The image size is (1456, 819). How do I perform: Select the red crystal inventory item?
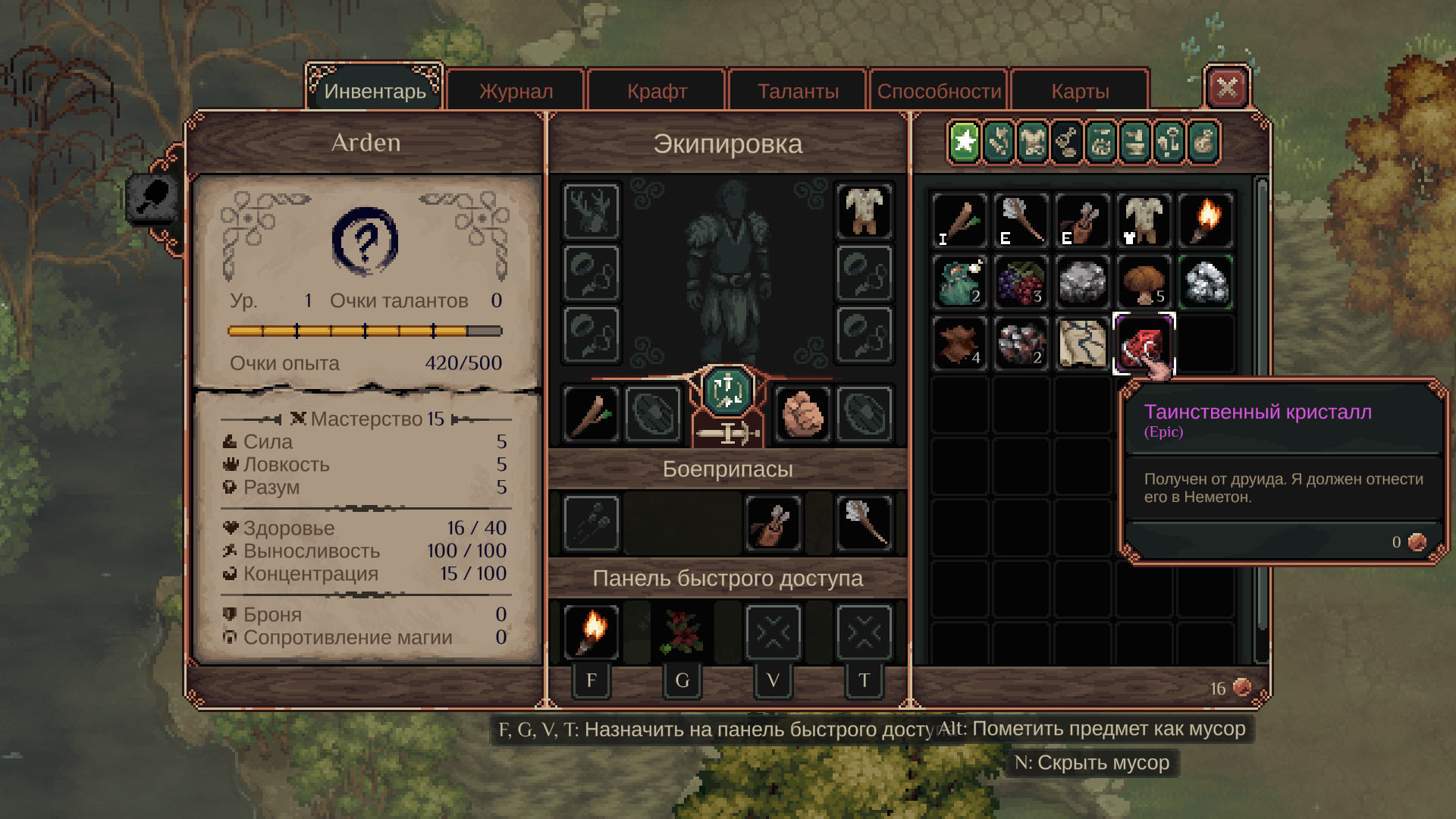(x=1143, y=344)
